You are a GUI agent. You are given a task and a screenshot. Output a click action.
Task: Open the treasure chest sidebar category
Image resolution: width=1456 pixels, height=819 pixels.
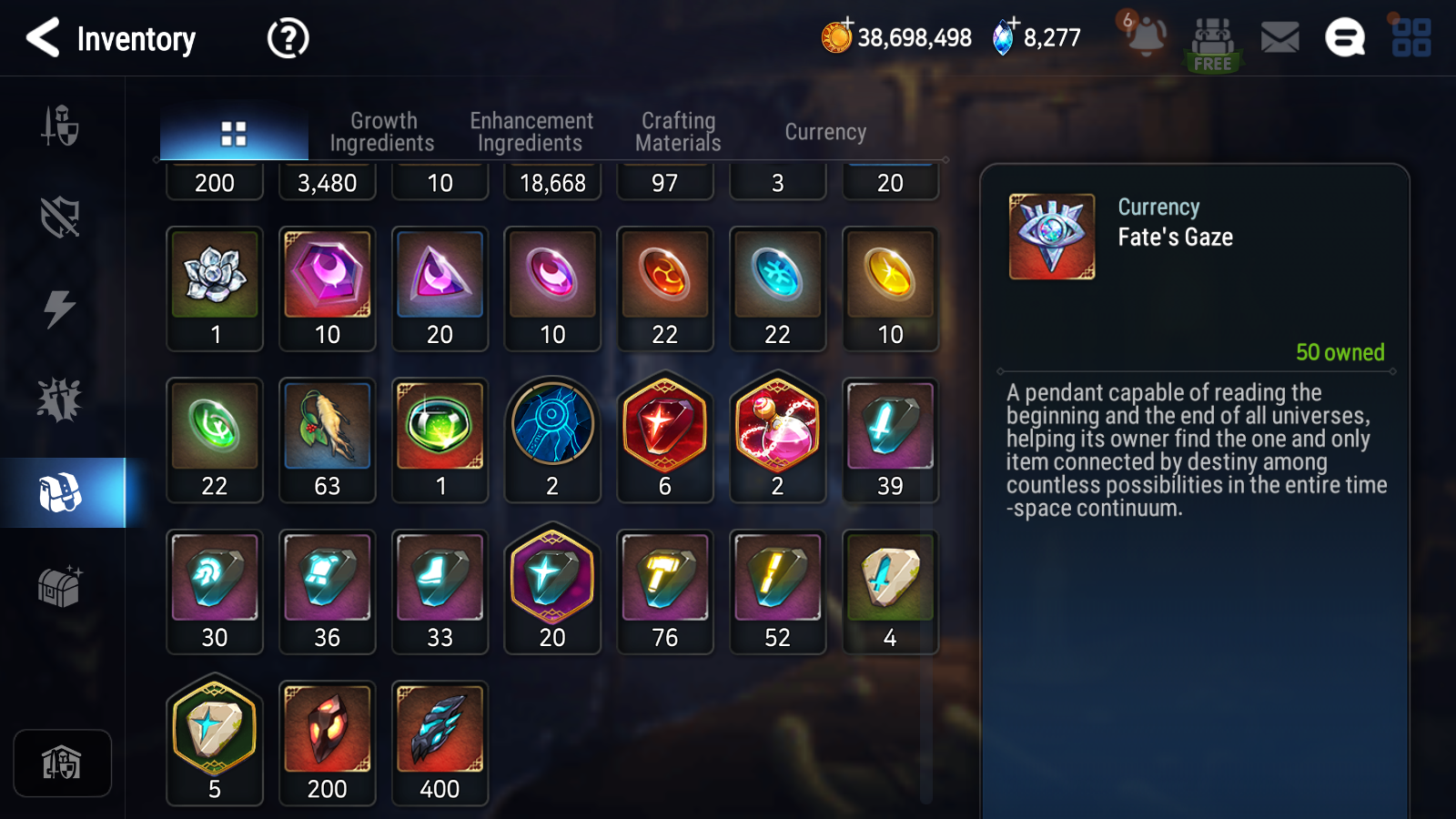click(x=60, y=586)
